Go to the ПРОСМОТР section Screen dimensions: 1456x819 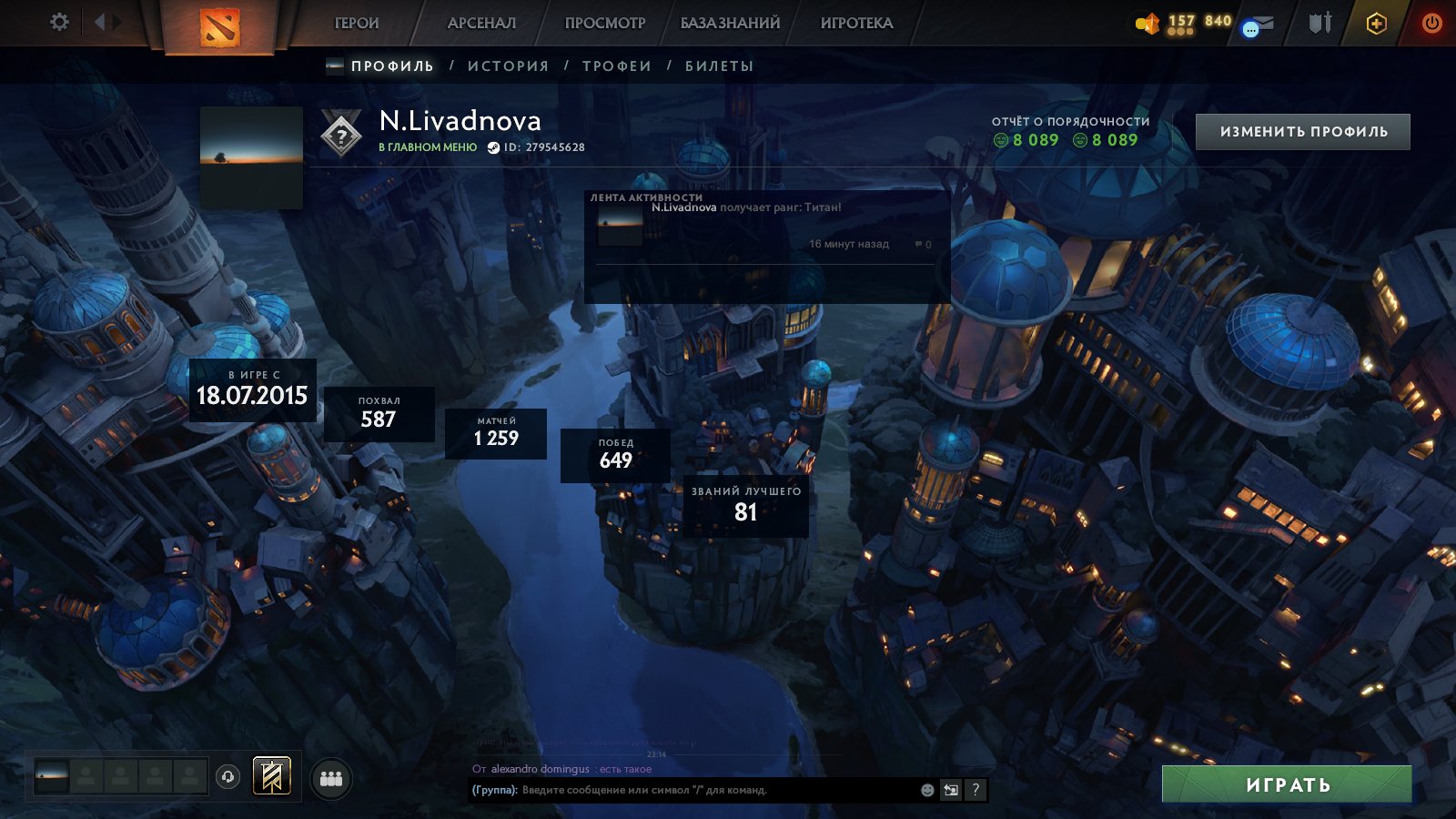click(x=605, y=24)
